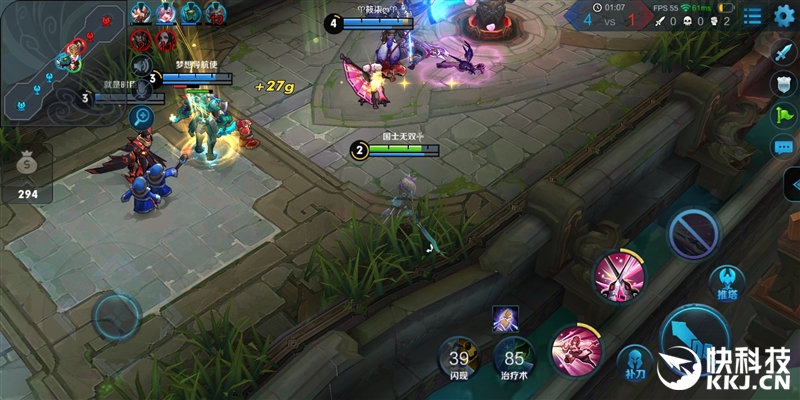Use the small equipment active item icon
800x400 pixels.
click(x=505, y=319)
